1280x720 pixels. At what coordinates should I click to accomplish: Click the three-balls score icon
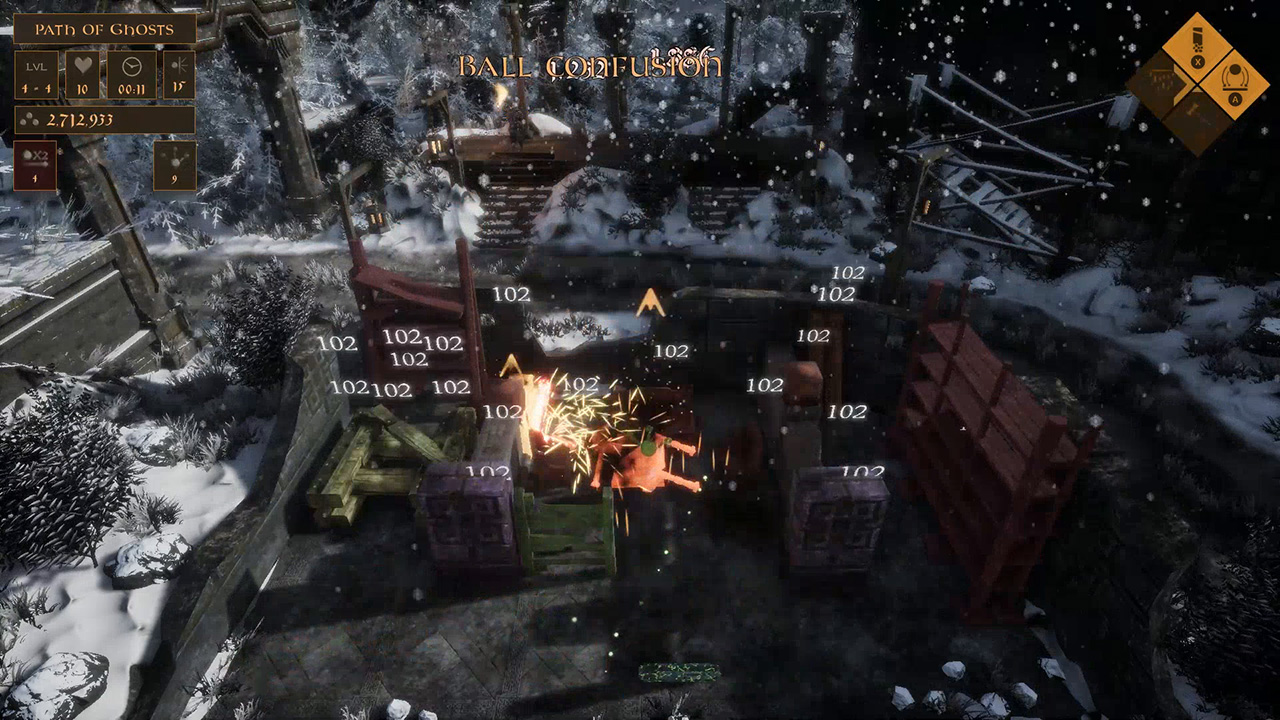point(29,118)
